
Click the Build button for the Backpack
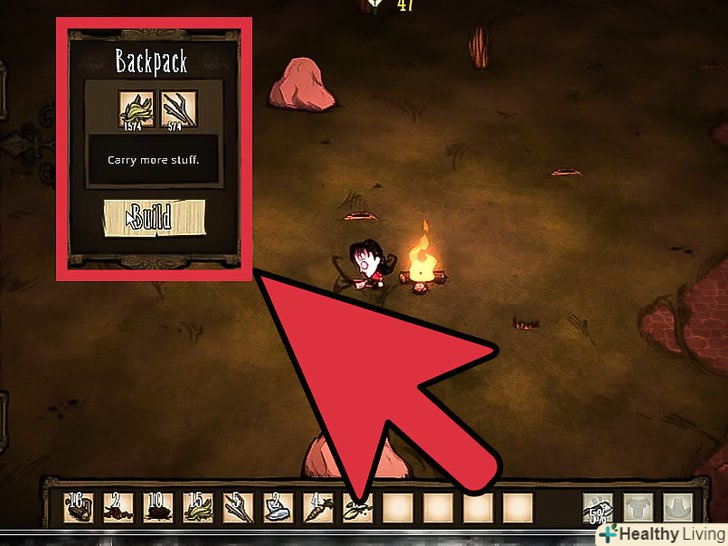point(154,217)
